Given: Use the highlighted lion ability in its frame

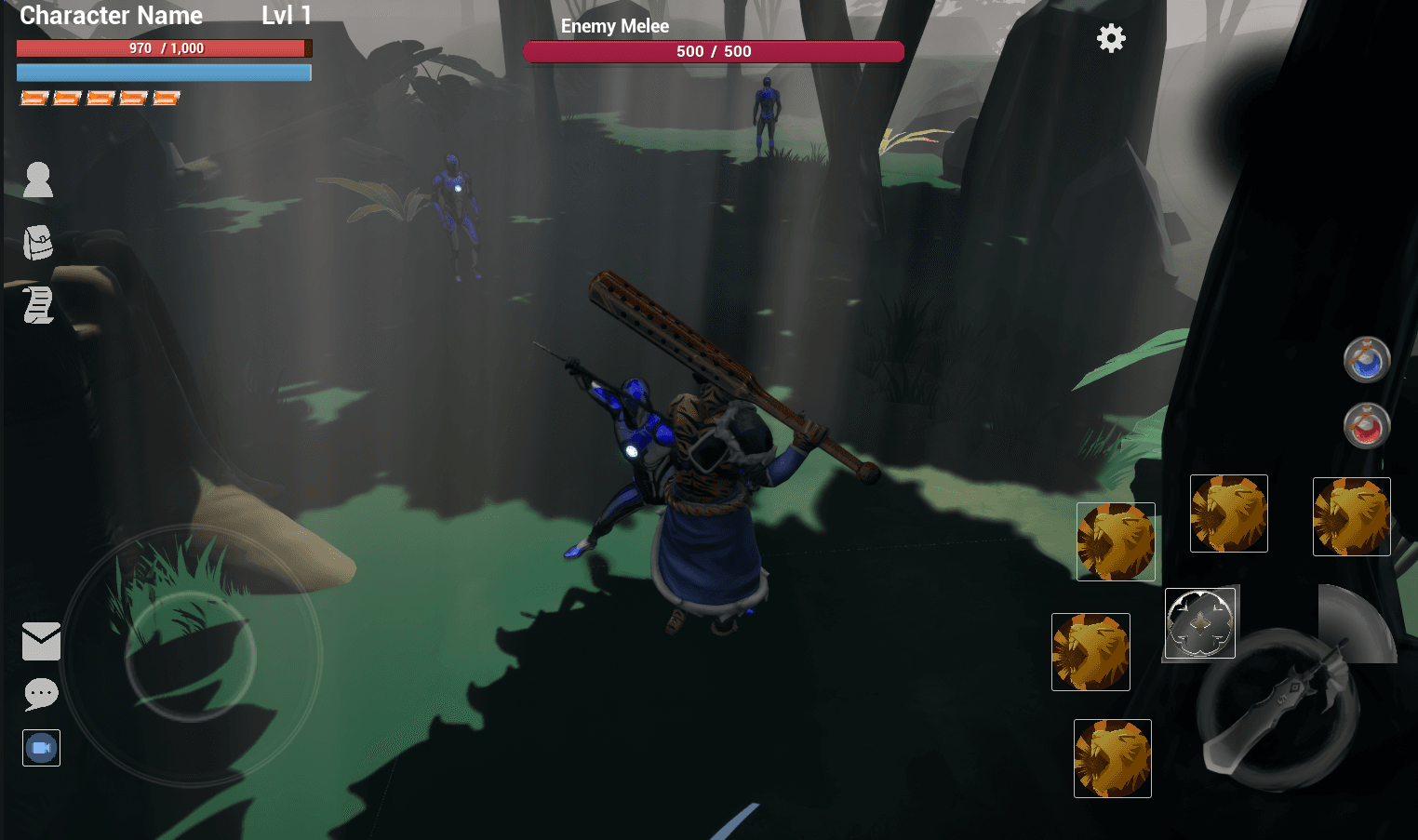Looking at the screenshot, I should pyautogui.click(x=1116, y=540).
